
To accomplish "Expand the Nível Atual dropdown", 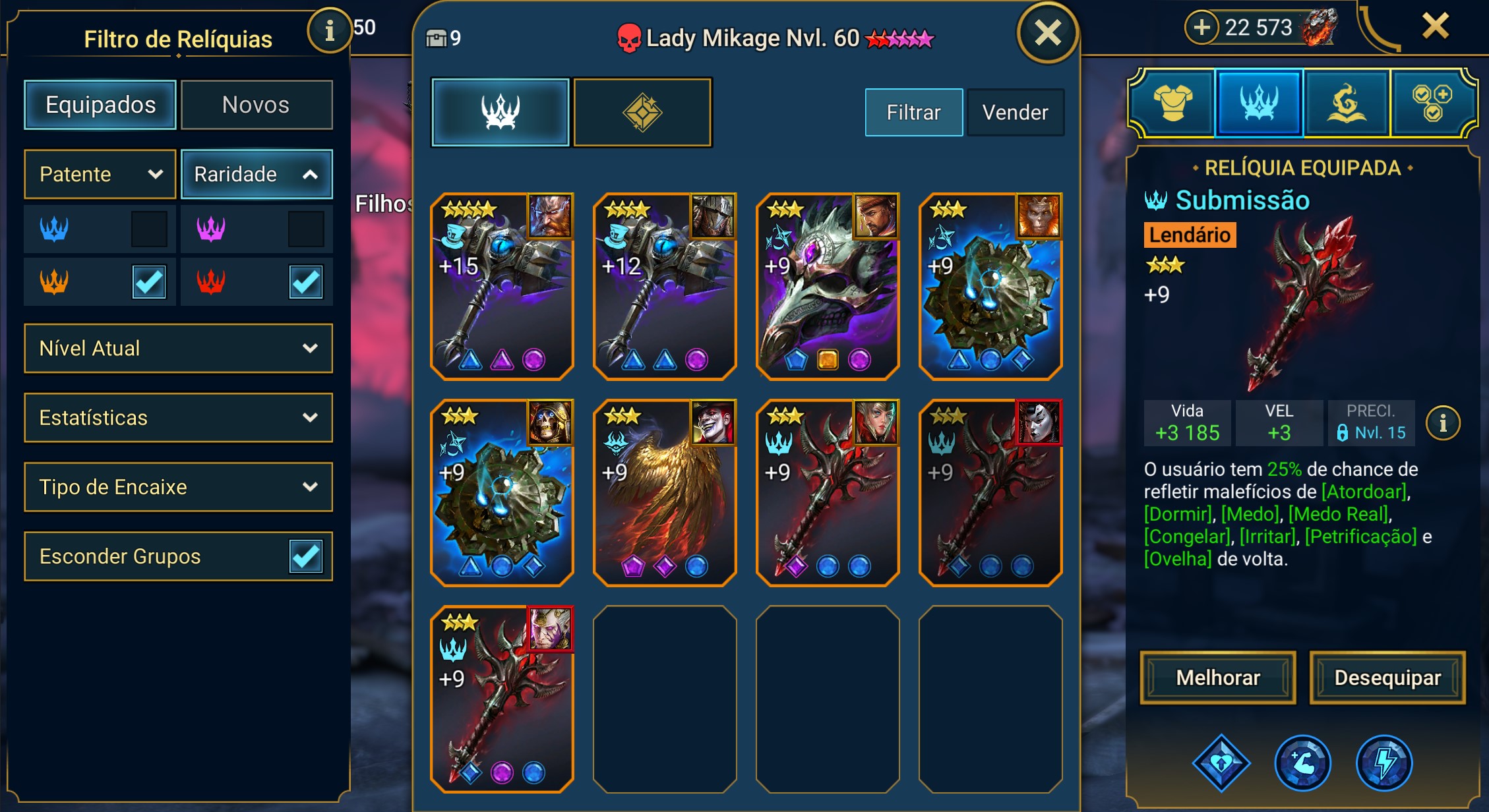I will [x=178, y=348].
